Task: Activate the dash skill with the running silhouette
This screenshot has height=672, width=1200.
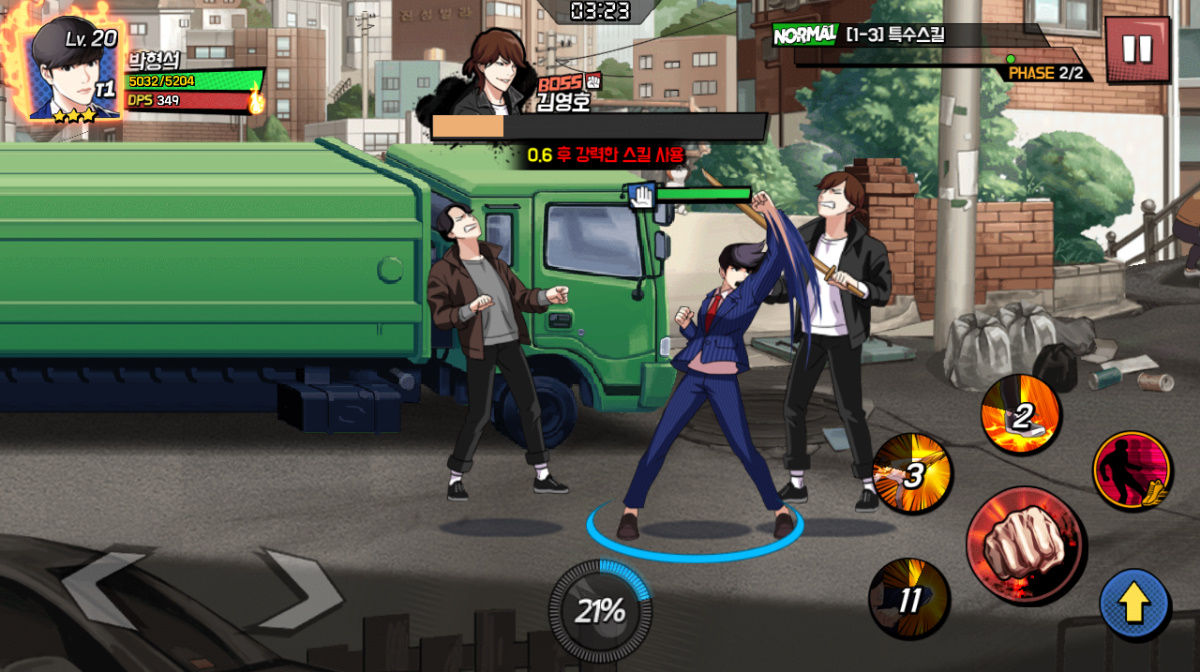Action: 1132,470
